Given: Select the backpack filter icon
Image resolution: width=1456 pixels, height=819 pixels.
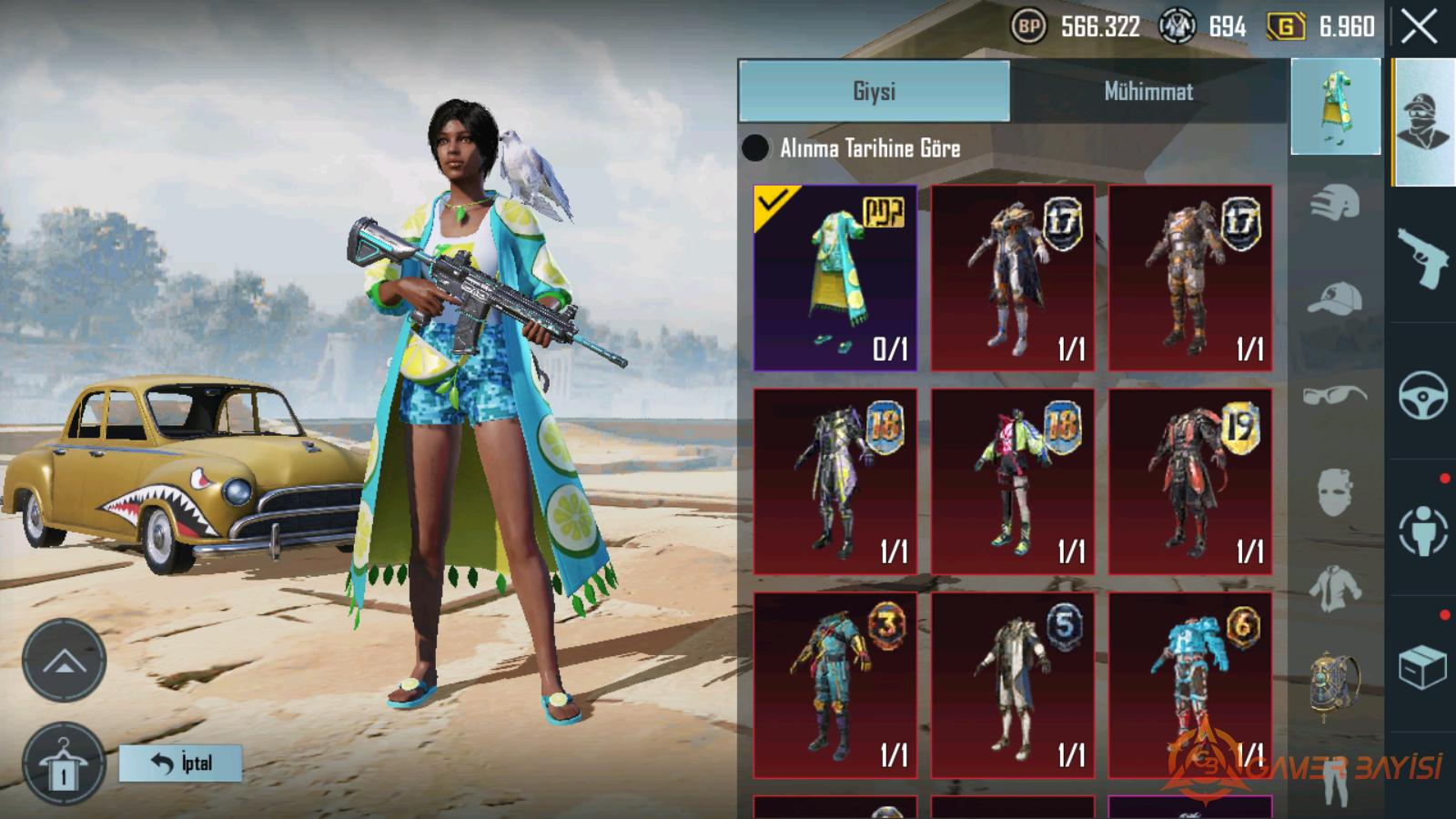Looking at the screenshot, I should (x=1335, y=682).
